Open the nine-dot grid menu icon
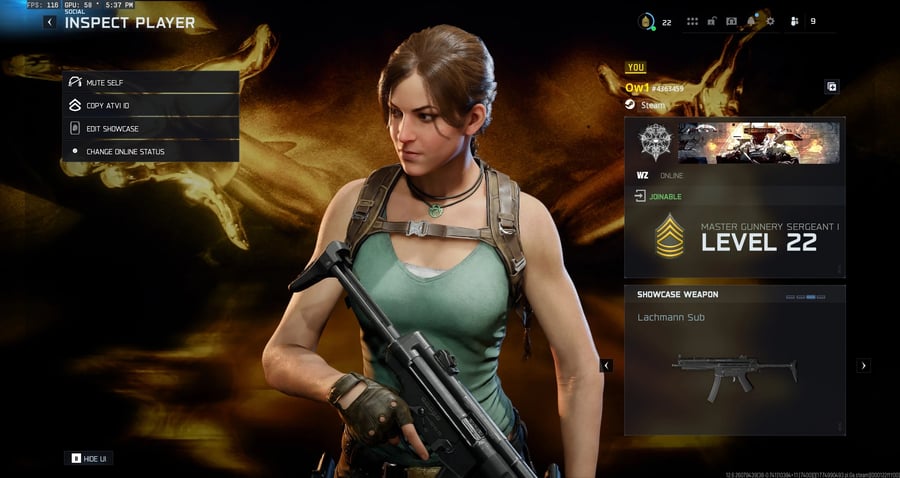 (x=692, y=21)
